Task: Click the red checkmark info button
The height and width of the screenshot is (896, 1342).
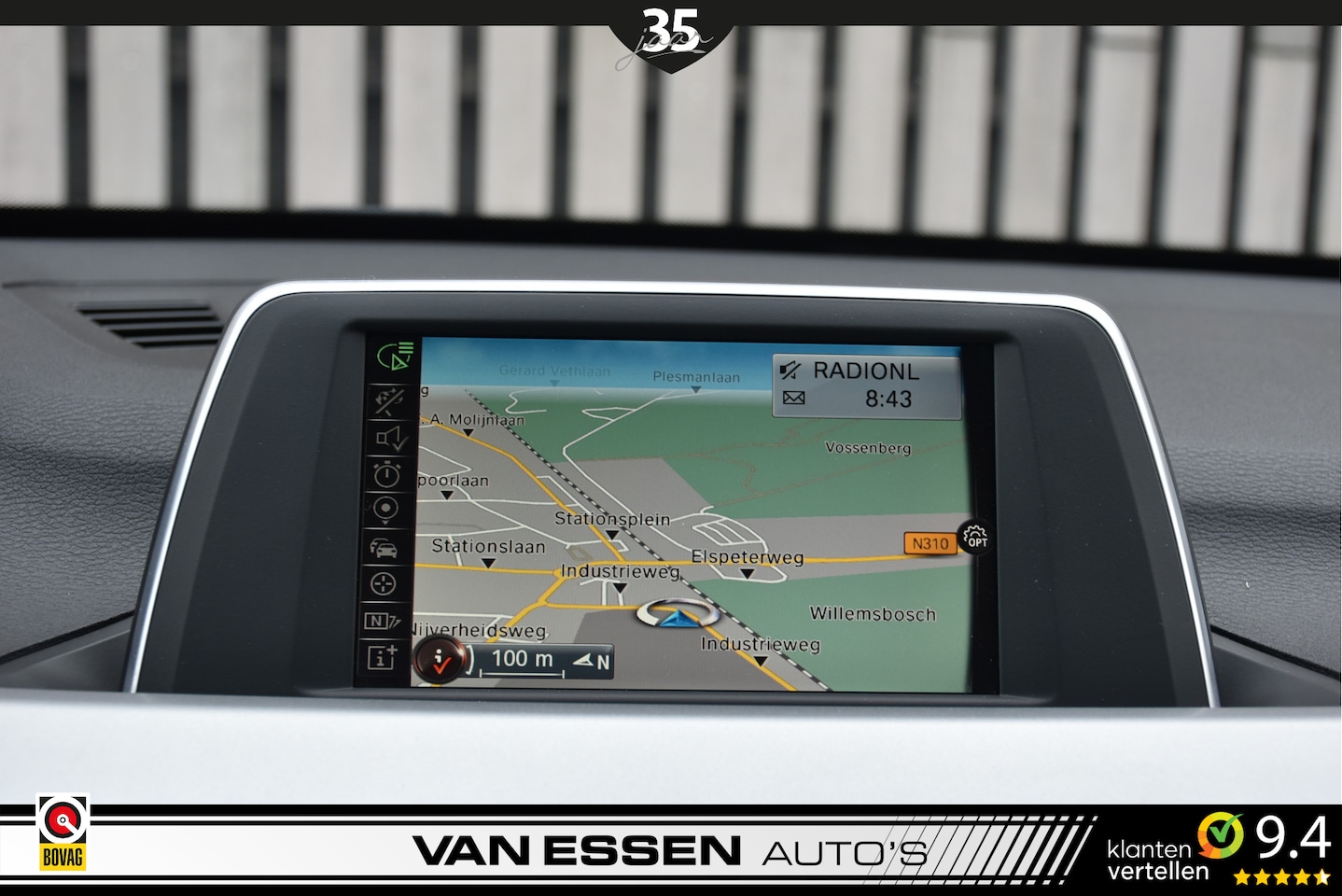Action: (x=440, y=661)
